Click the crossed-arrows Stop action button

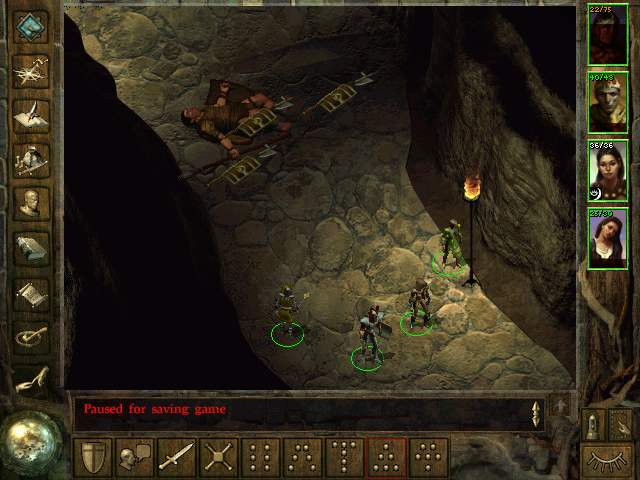pos(218,456)
